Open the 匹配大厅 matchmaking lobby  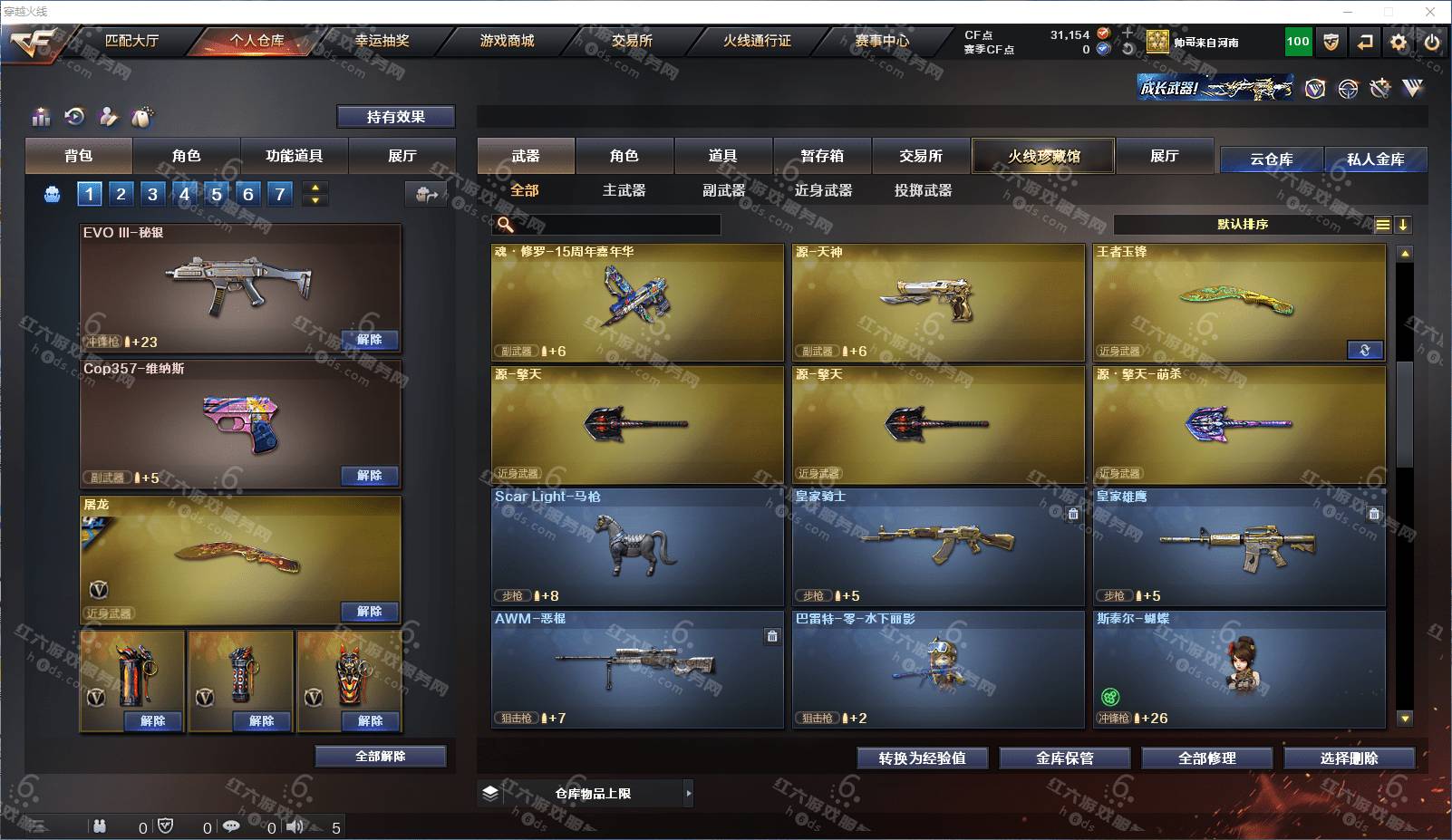click(131, 41)
